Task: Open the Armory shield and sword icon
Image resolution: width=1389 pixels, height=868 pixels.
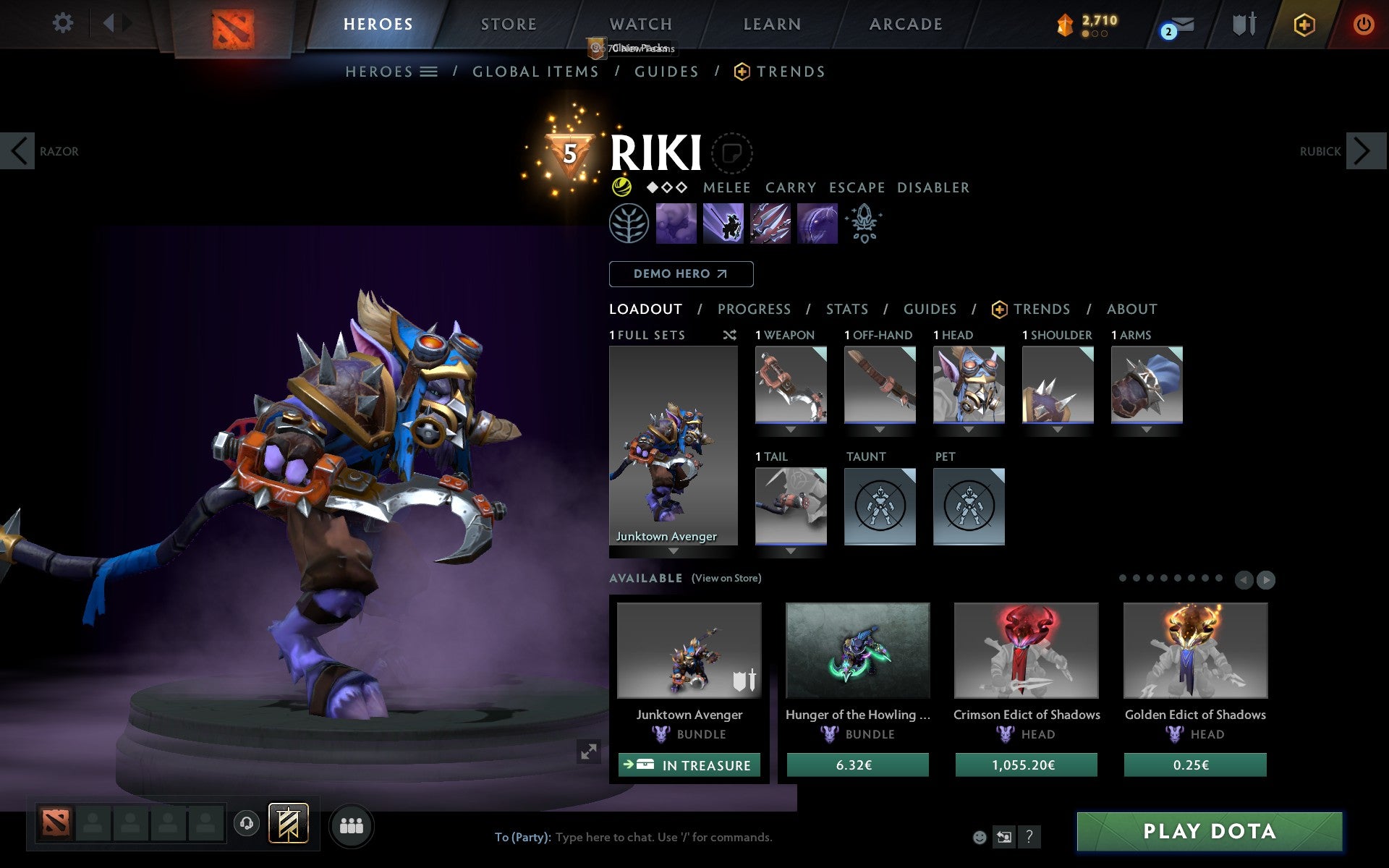Action: pyautogui.click(x=1243, y=24)
